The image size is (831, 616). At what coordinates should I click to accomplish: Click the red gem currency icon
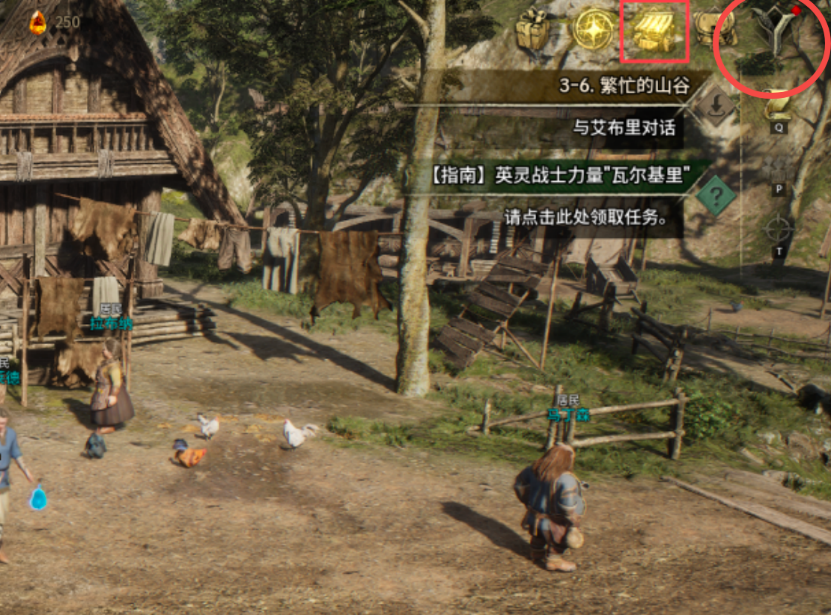38,21
